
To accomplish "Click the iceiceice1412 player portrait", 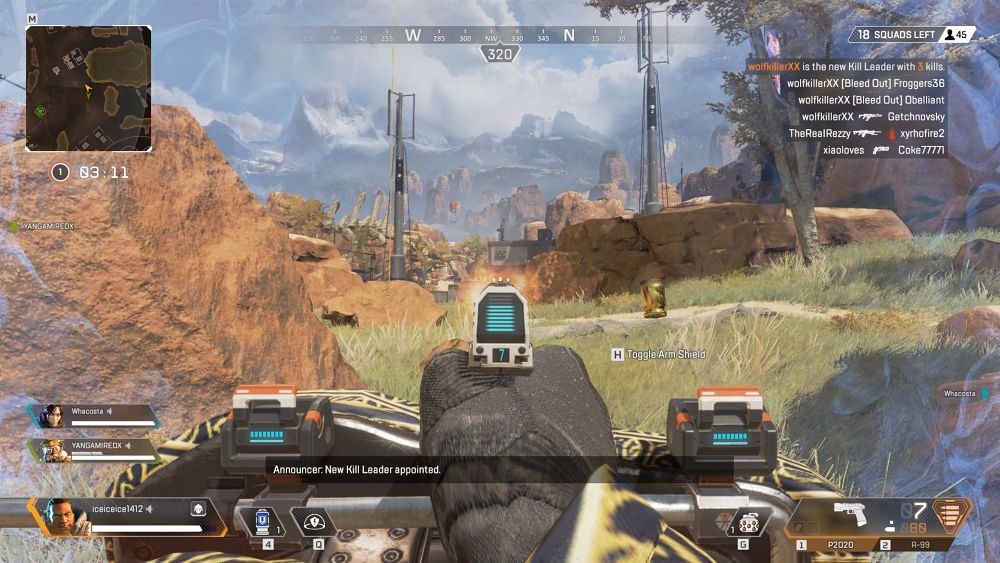I will 61,516.
